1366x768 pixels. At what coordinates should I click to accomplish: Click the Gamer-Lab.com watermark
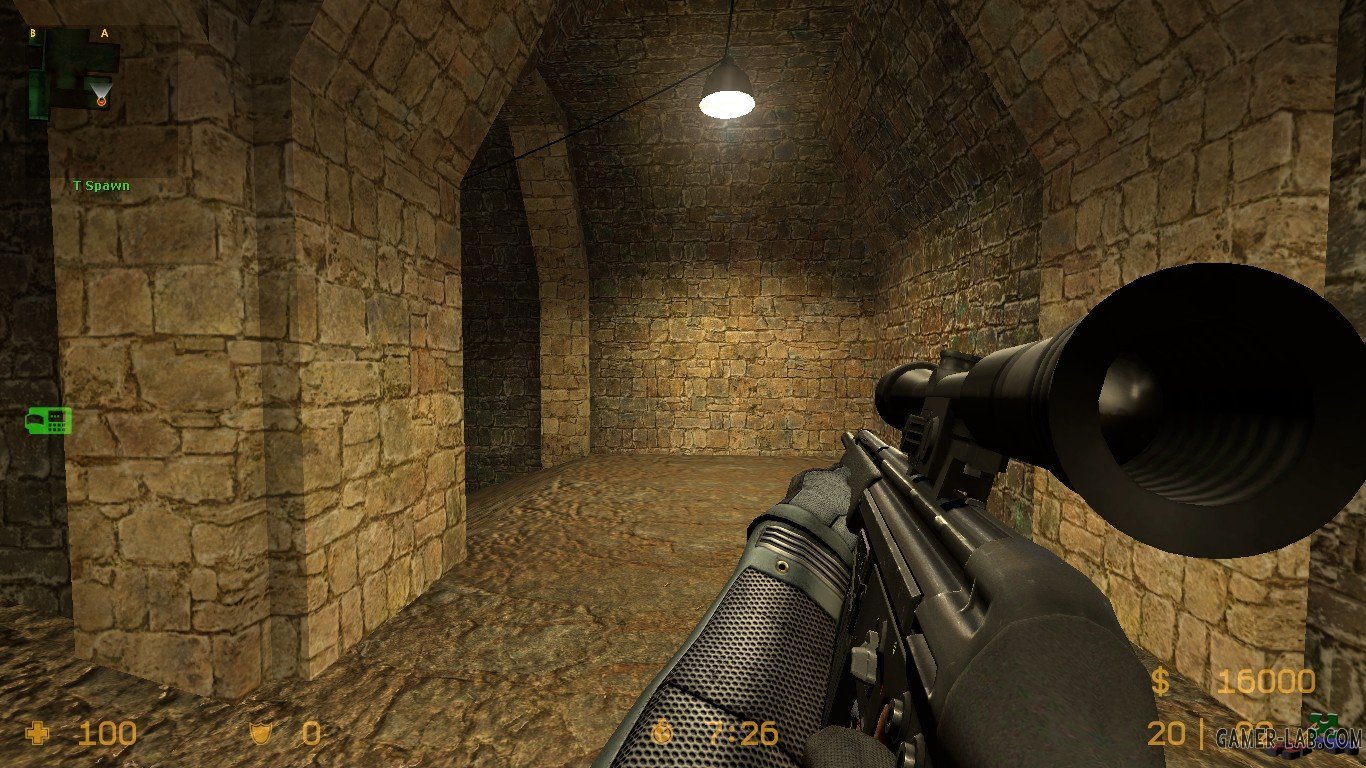point(1289,739)
